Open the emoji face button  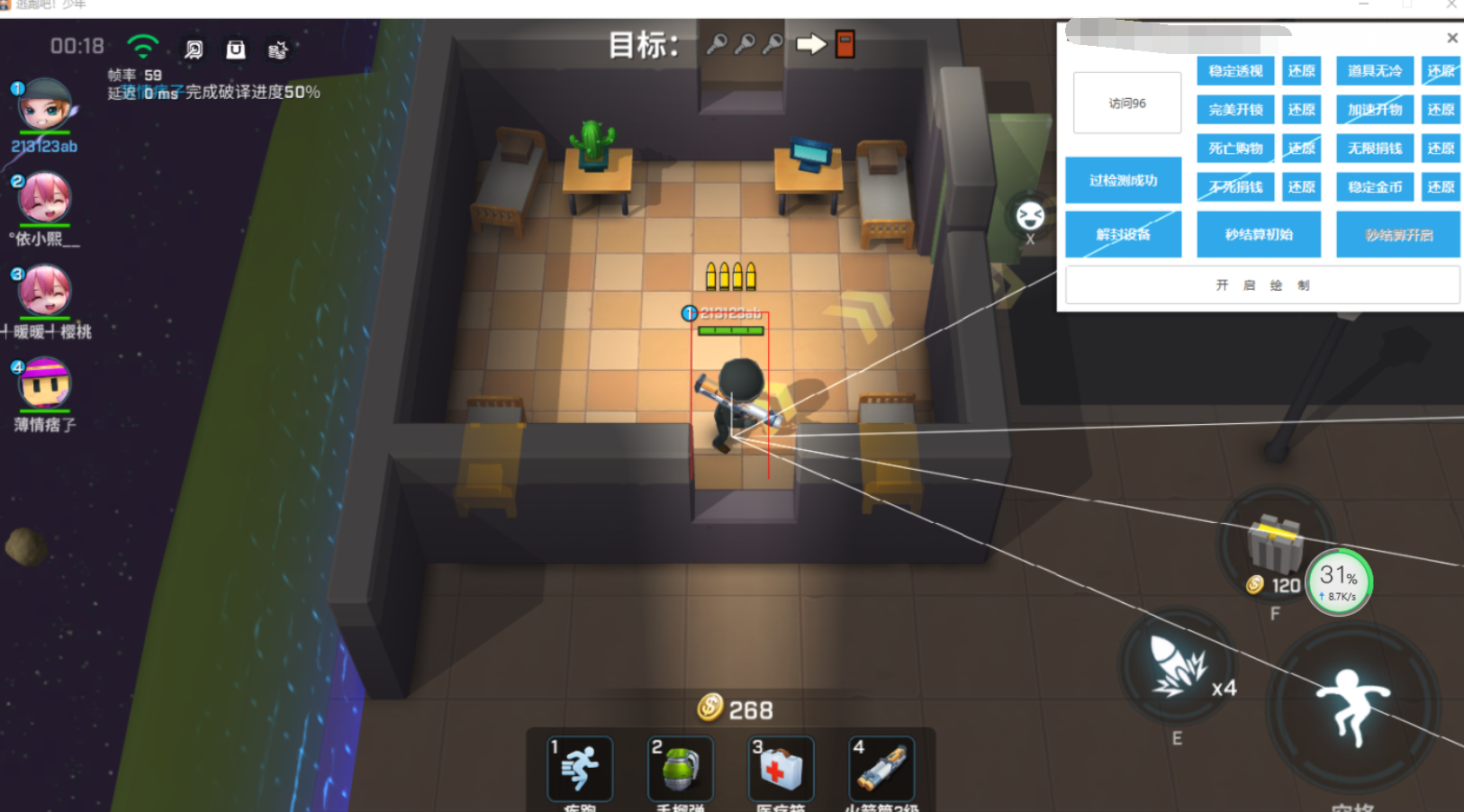pyautogui.click(x=1030, y=215)
